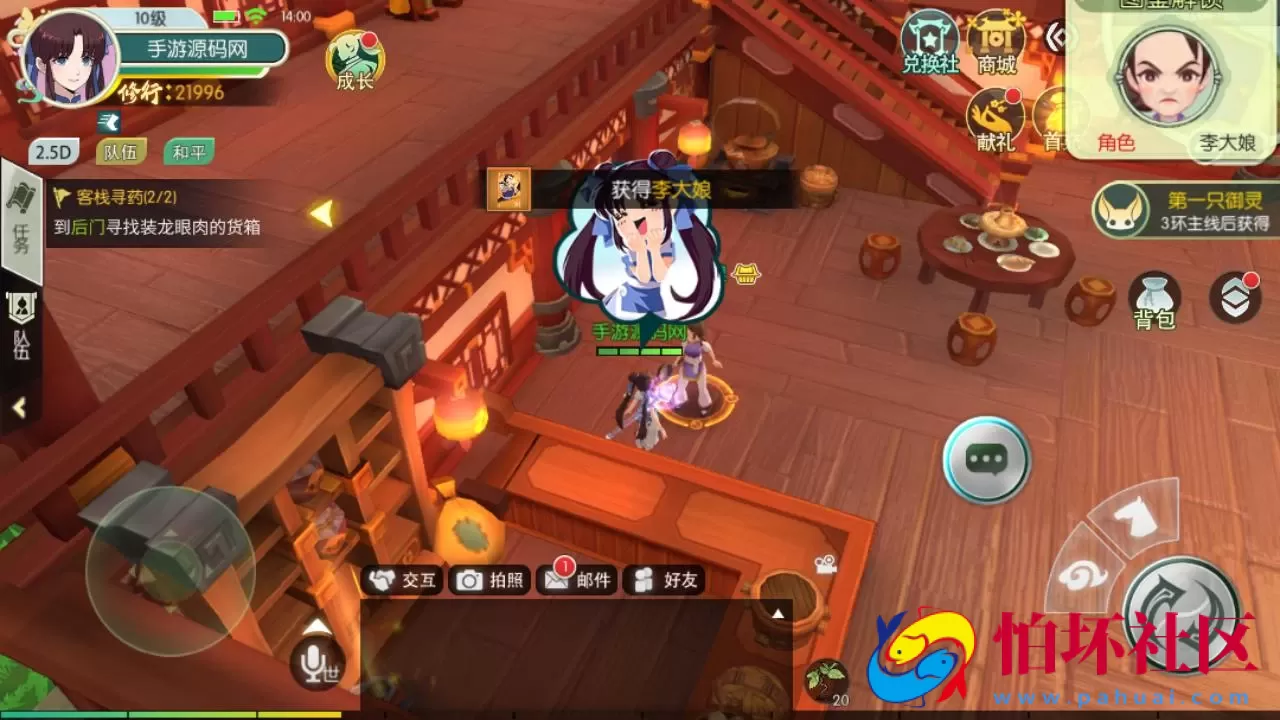Open the 好友 friends panel
Image resolution: width=1280 pixels, height=720 pixels.
tap(665, 580)
